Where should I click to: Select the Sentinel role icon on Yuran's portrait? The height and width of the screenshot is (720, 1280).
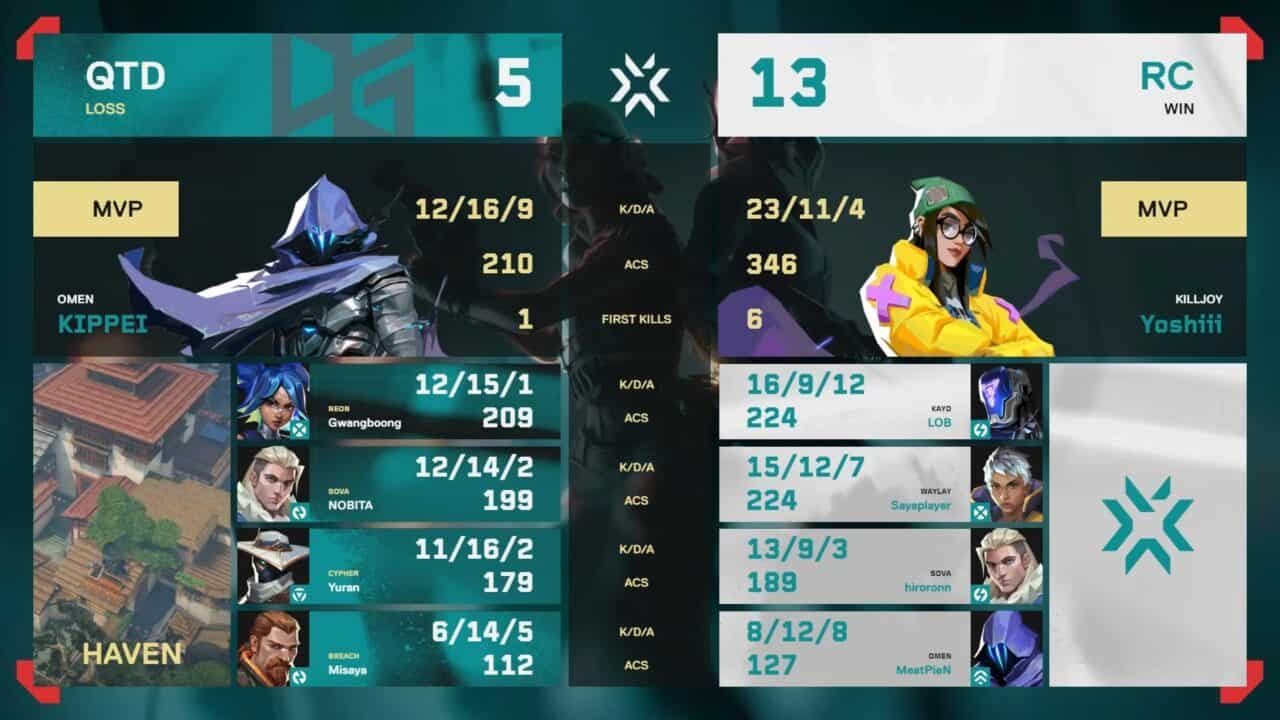coord(297,593)
